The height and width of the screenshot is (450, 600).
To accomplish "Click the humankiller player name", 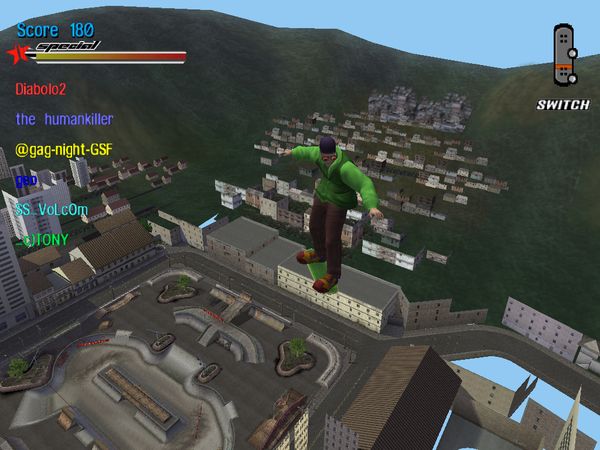I will pyautogui.click(x=64, y=119).
